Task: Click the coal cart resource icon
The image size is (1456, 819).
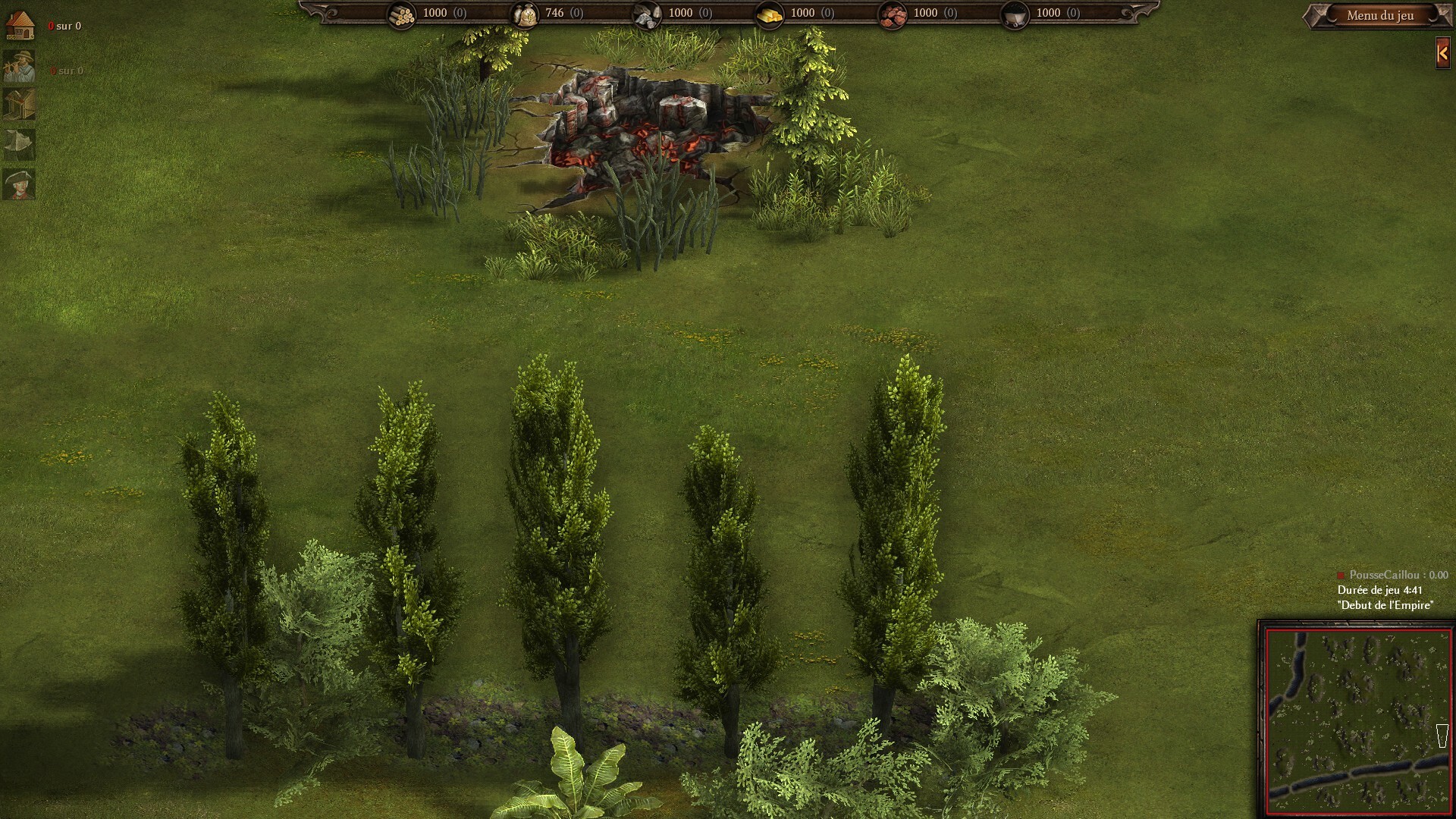Action: 1015,14
